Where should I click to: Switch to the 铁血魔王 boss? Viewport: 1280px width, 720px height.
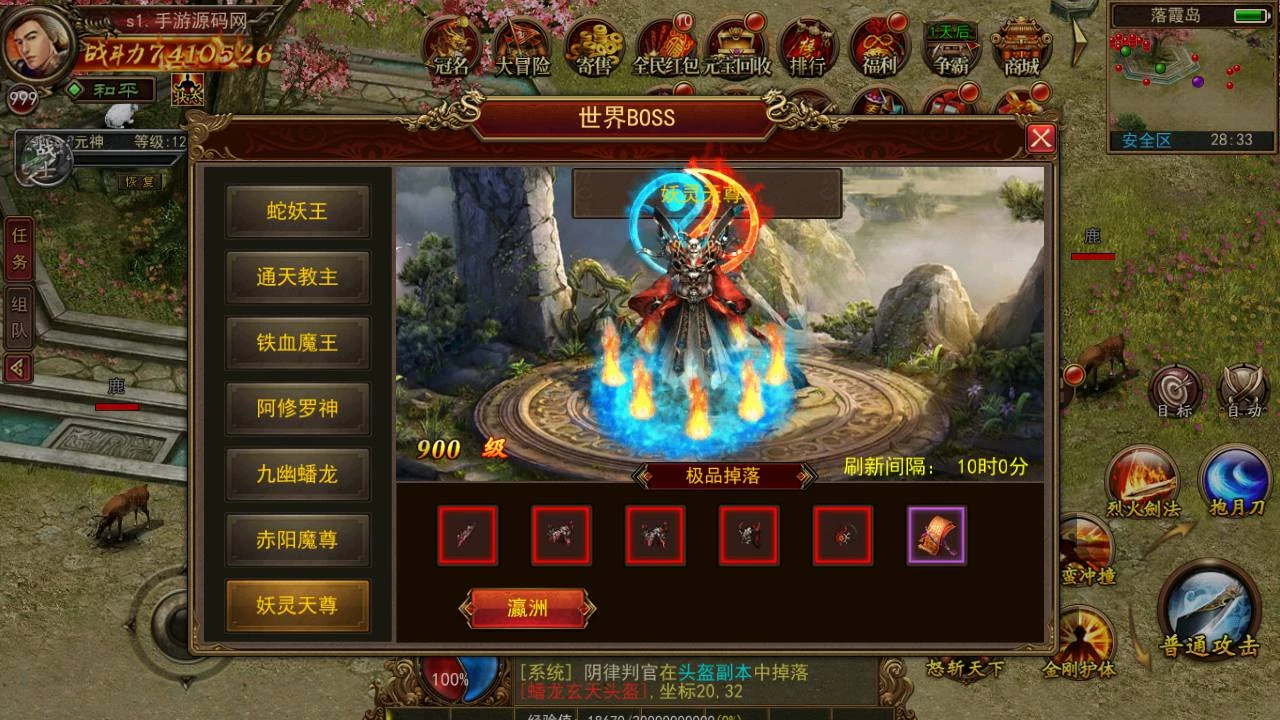click(297, 343)
